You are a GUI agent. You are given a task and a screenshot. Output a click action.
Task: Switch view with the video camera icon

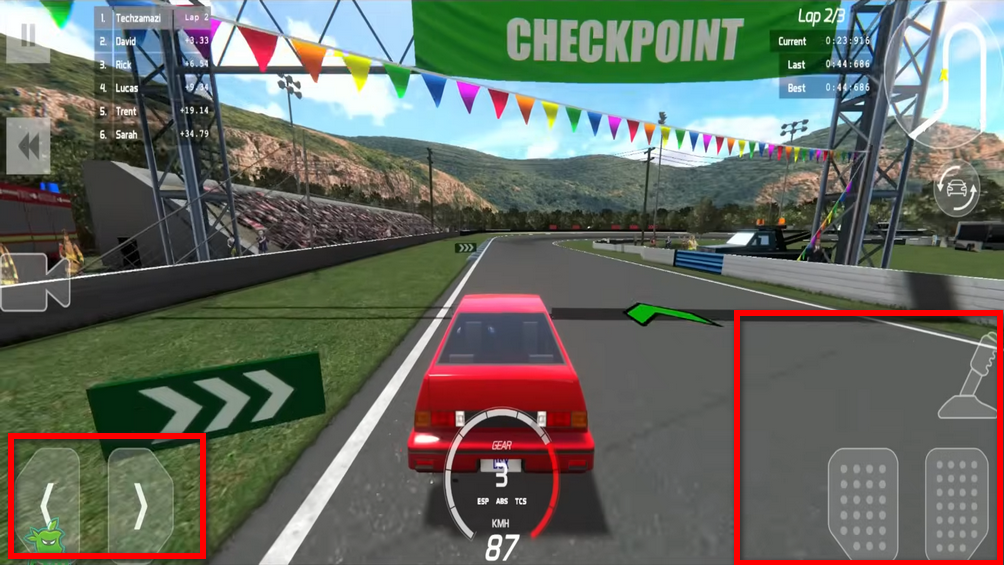click(x=36, y=283)
